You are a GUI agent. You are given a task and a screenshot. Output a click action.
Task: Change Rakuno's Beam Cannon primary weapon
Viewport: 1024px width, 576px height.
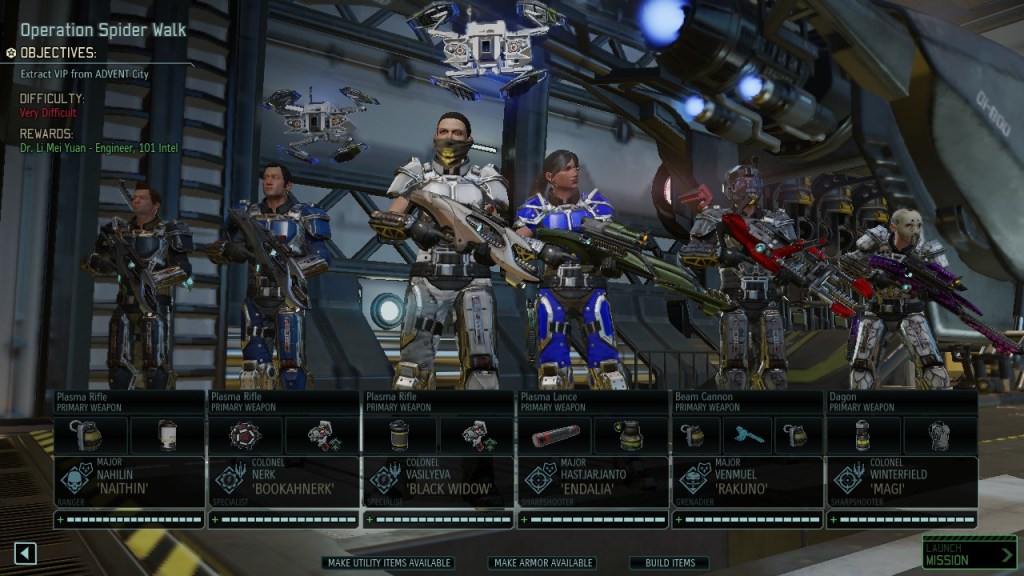pyautogui.click(x=746, y=402)
